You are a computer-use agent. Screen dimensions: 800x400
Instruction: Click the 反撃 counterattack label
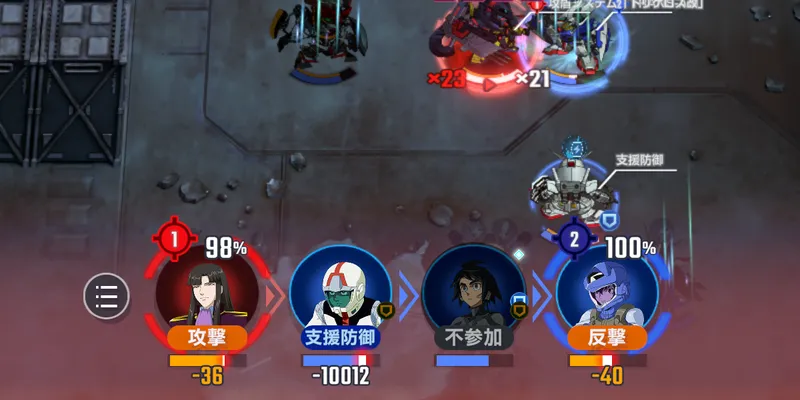607,337
